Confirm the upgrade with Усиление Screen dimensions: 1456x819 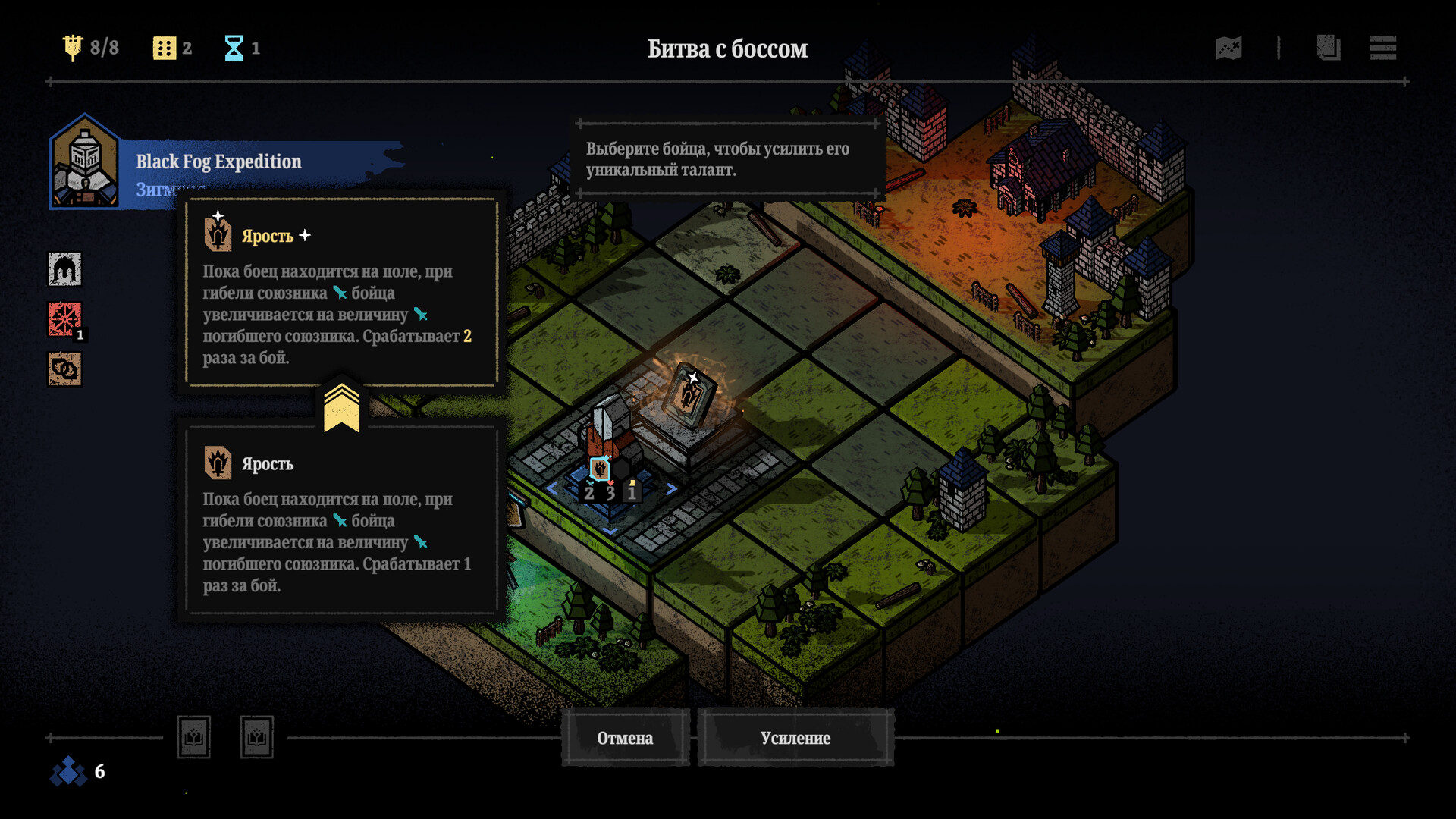(795, 738)
